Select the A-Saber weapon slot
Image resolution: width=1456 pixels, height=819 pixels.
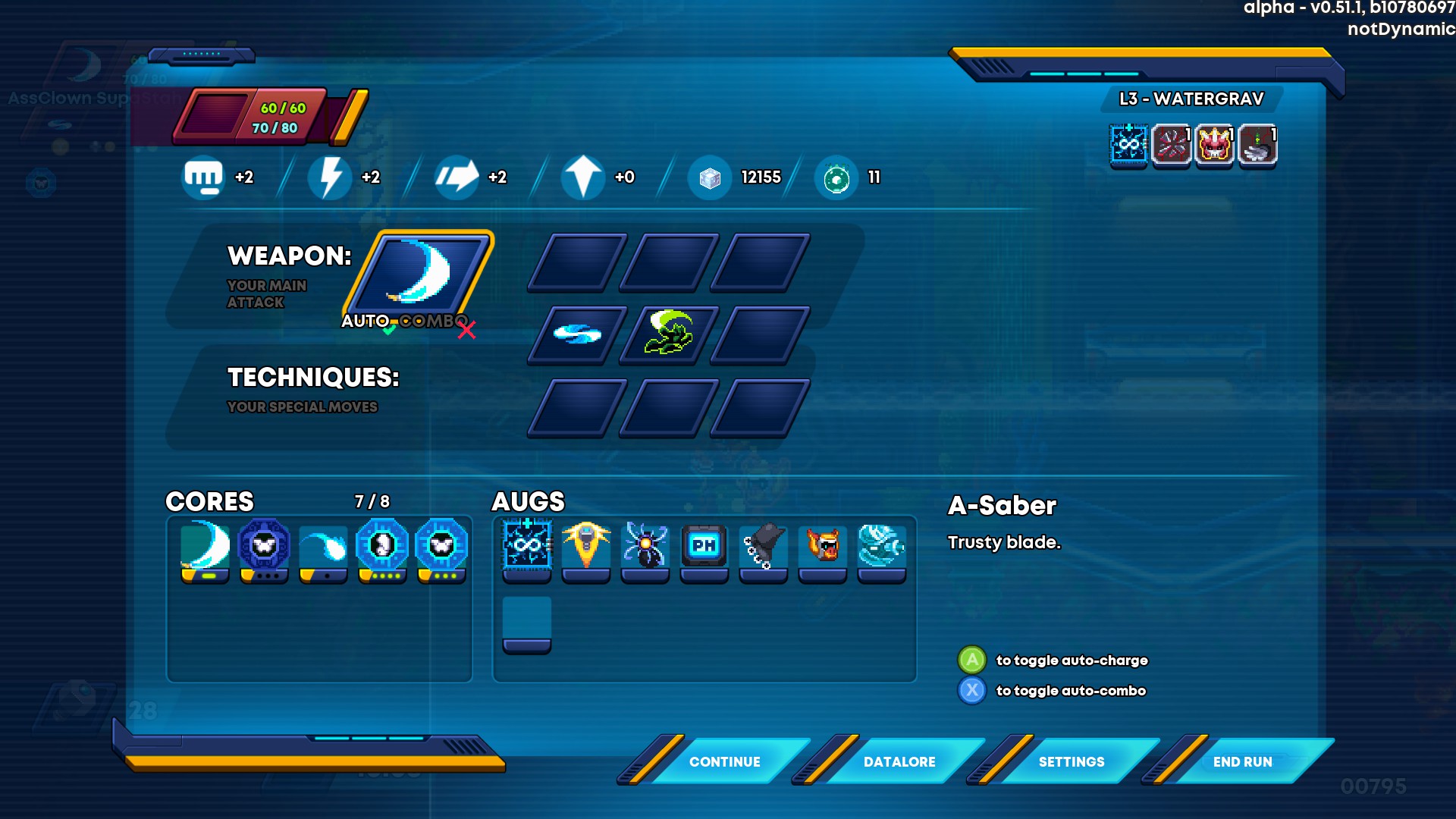coord(419,273)
